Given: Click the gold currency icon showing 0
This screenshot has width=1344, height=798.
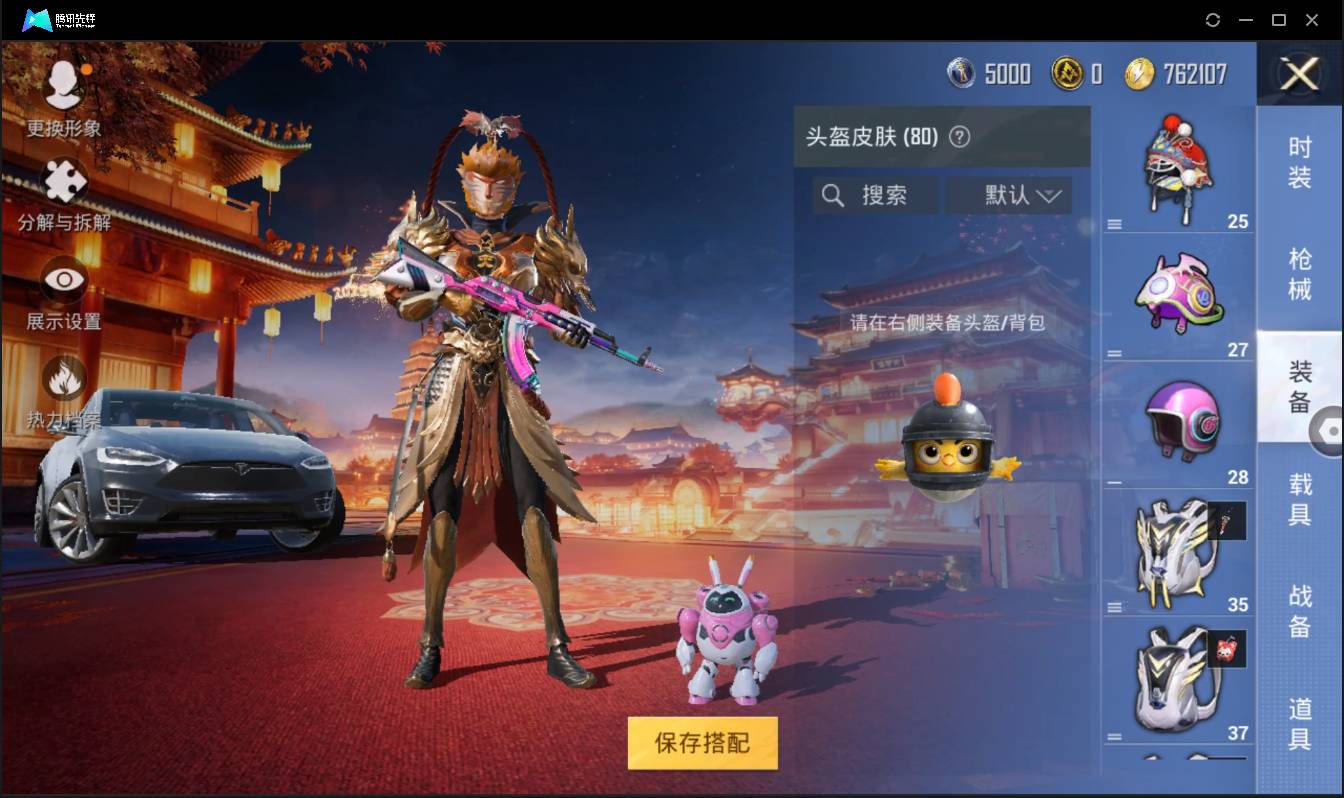Looking at the screenshot, I should [1068, 74].
